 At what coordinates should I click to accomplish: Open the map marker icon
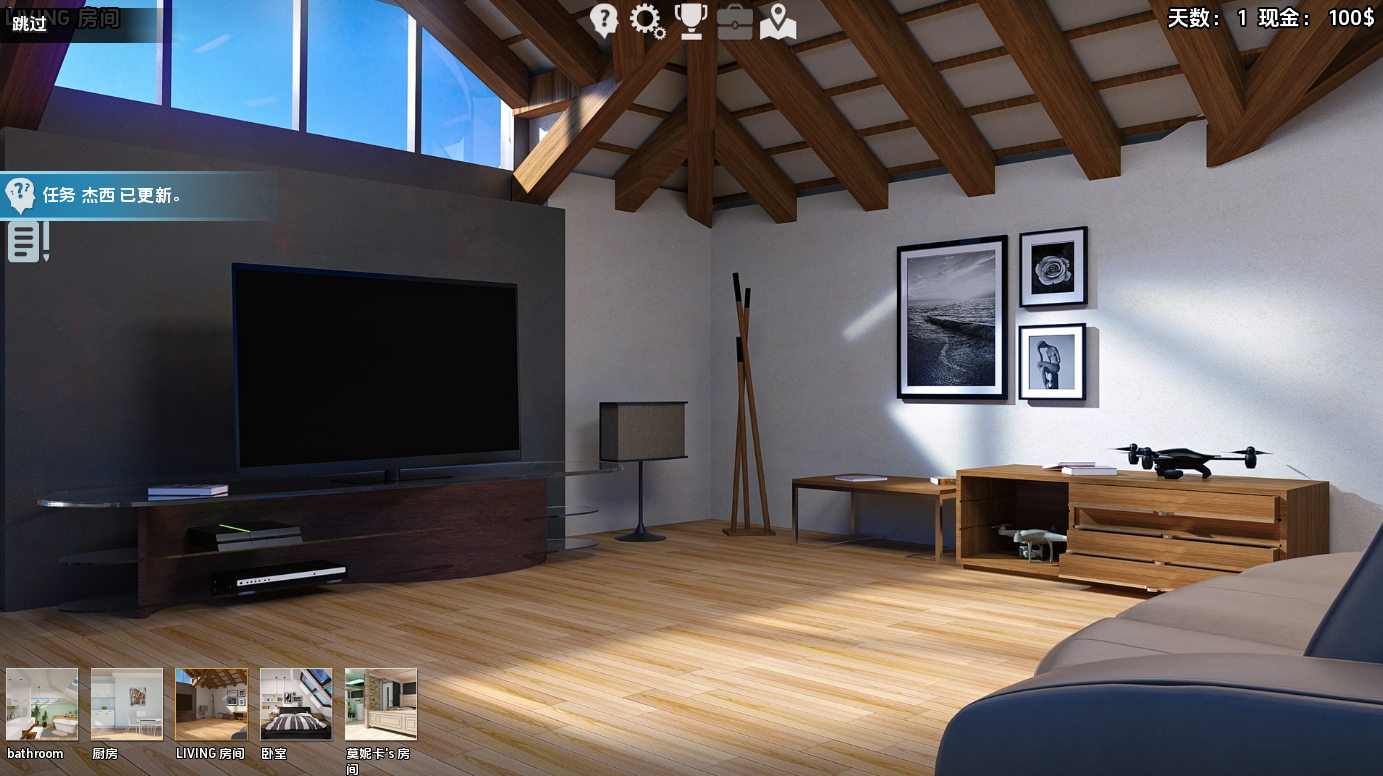tap(778, 22)
